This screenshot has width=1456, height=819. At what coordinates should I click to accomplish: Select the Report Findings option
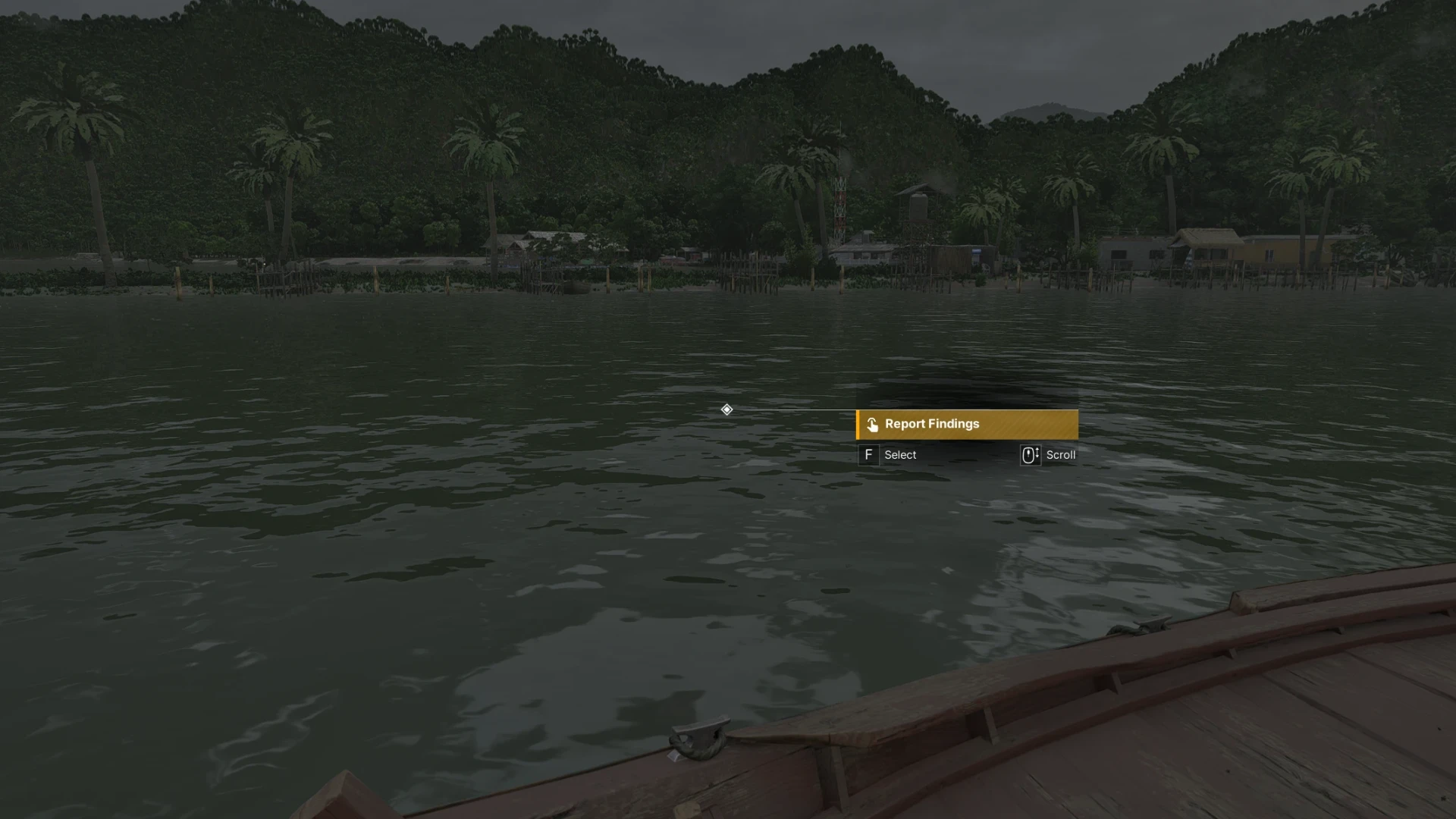(x=966, y=425)
